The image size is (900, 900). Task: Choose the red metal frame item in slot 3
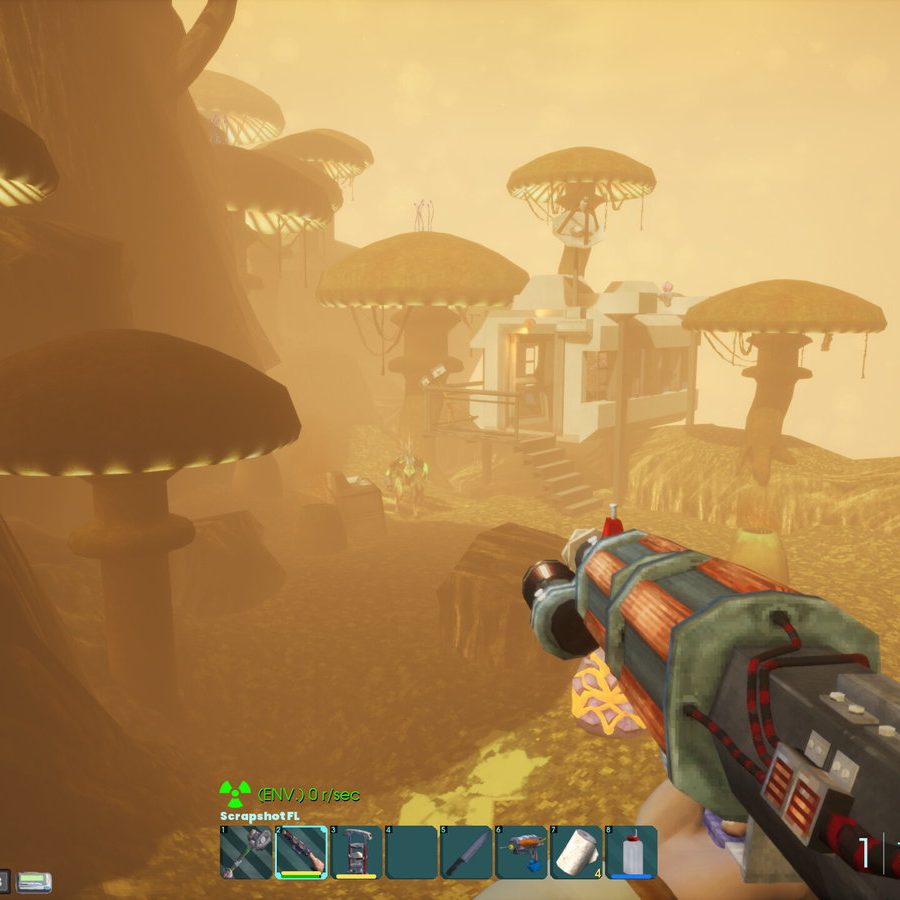coord(356,852)
